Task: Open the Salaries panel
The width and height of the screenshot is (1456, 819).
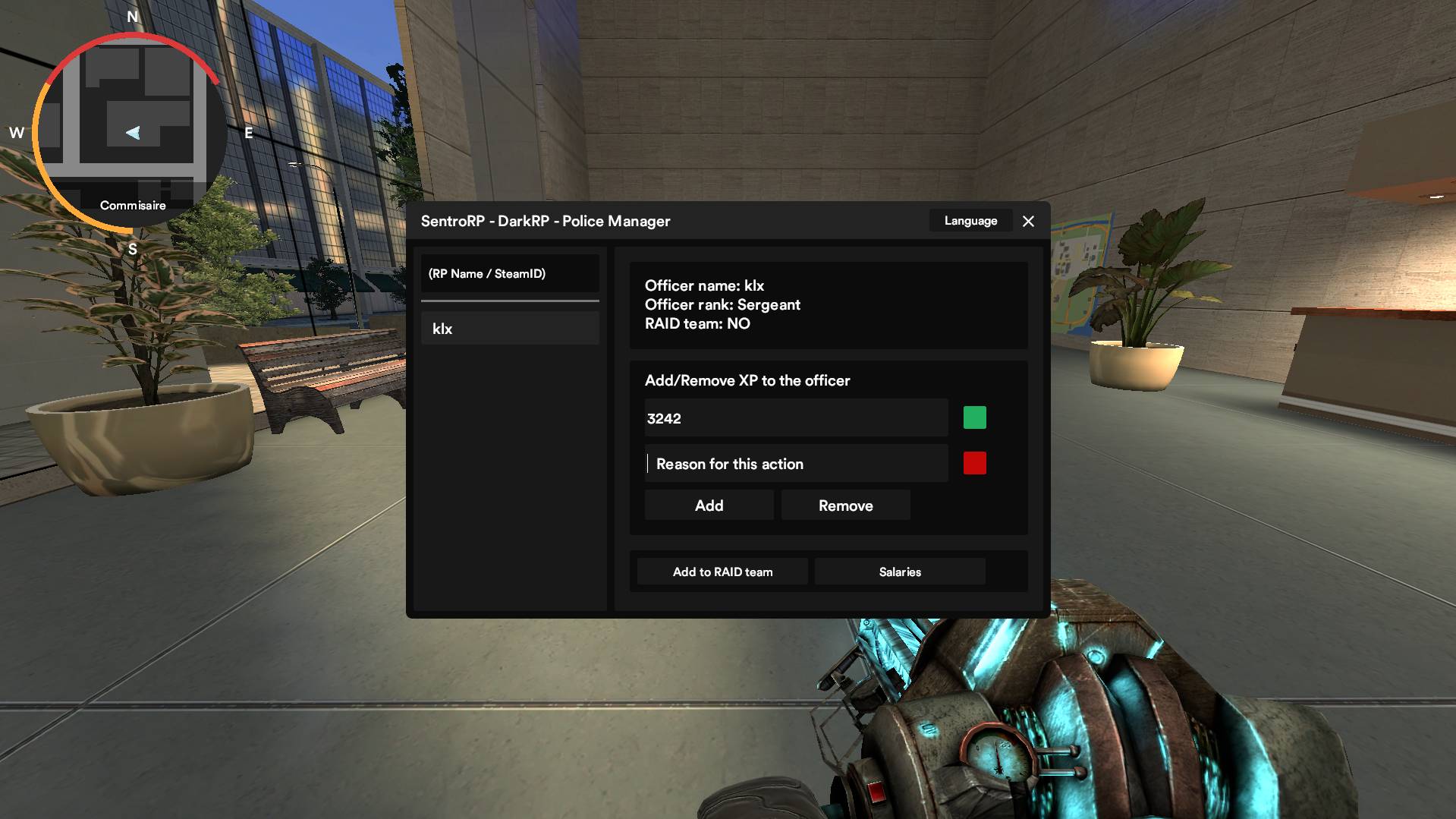Action: click(x=900, y=572)
